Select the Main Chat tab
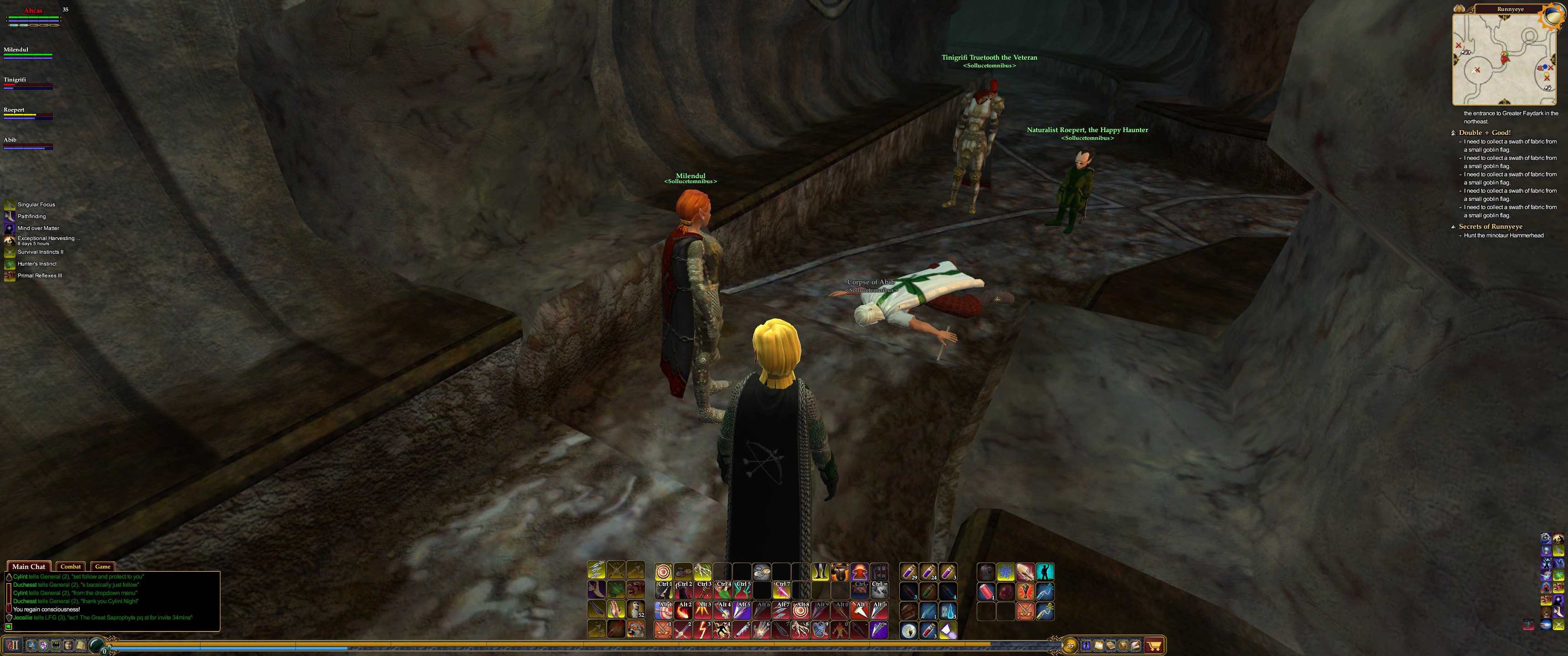1568x656 pixels. tap(29, 567)
